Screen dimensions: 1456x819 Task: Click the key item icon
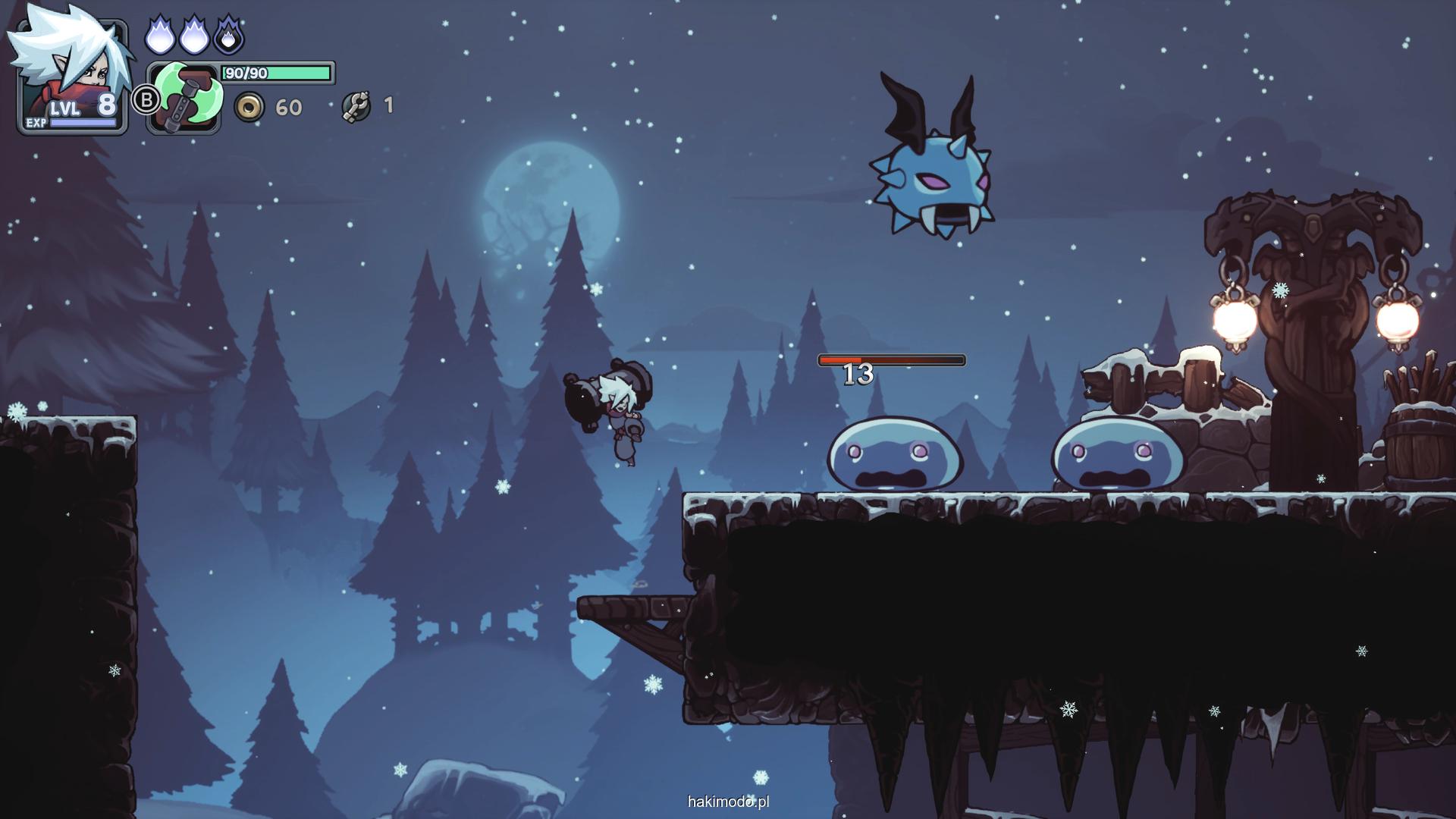click(356, 106)
